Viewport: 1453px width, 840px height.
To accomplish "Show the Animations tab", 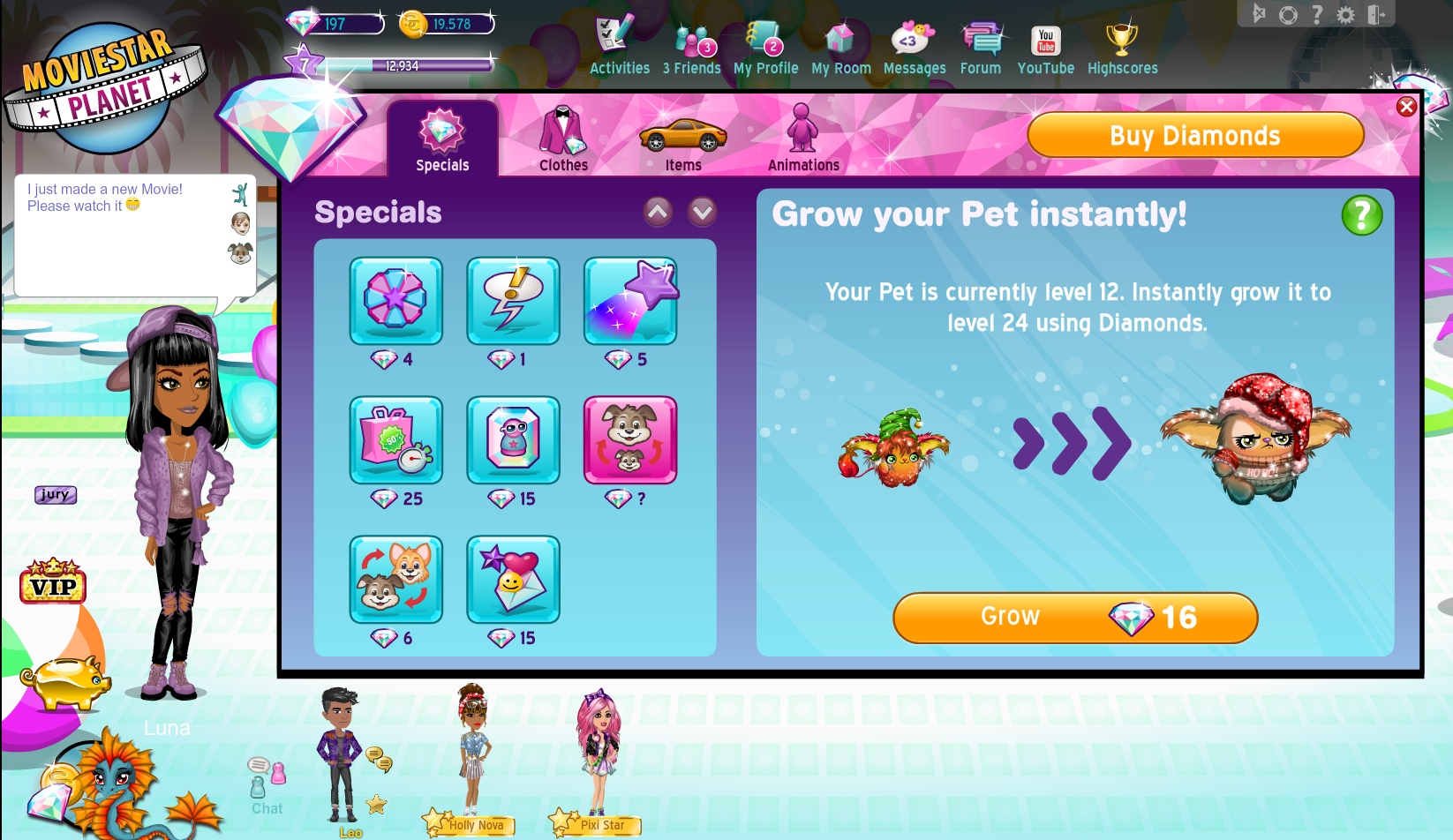I will click(803, 140).
